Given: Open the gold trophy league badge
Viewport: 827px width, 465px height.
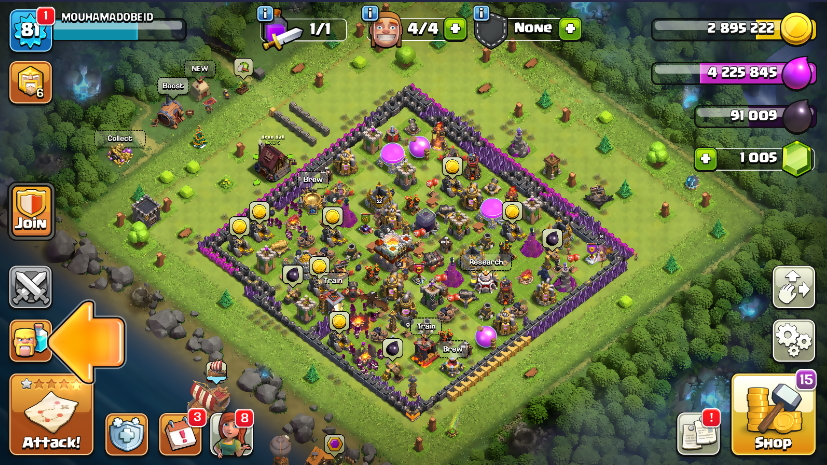Looking at the screenshot, I should click(x=30, y=82).
